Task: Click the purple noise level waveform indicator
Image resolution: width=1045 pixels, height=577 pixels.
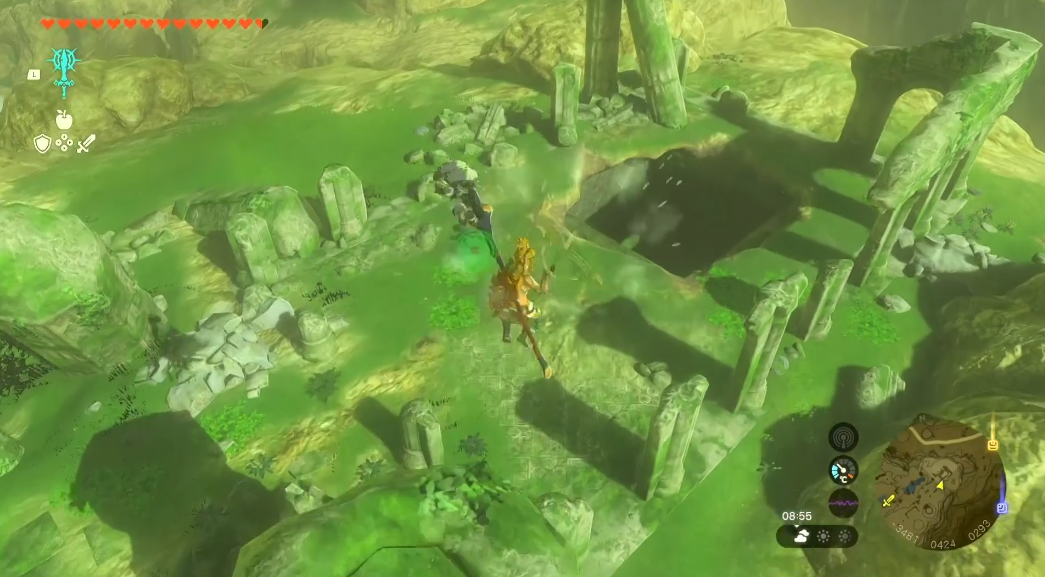Action: (x=843, y=503)
